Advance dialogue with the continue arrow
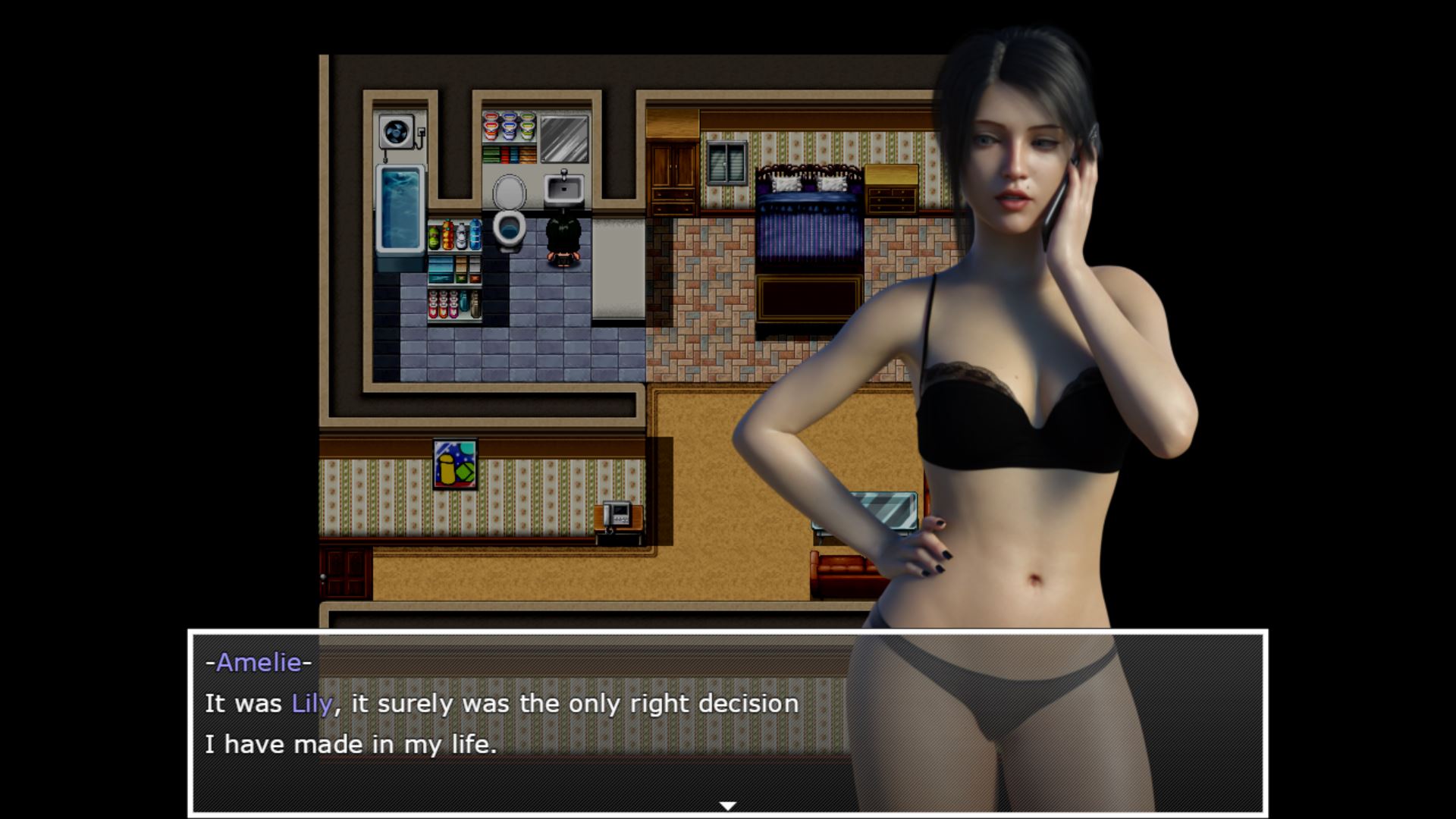This screenshot has height=819, width=1456. tap(727, 805)
